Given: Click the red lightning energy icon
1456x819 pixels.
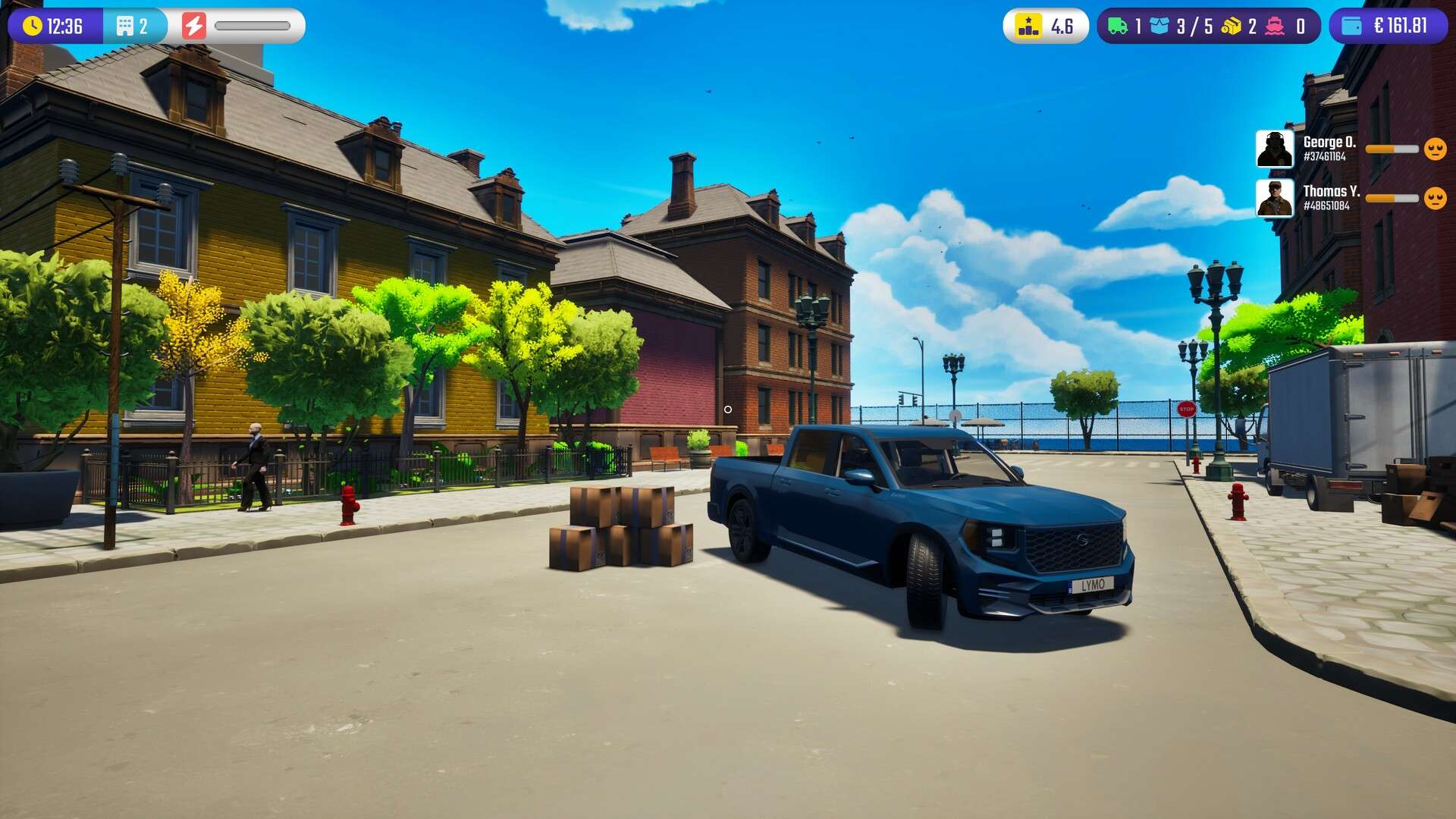Looking at the screenshot, I should 195,24.
